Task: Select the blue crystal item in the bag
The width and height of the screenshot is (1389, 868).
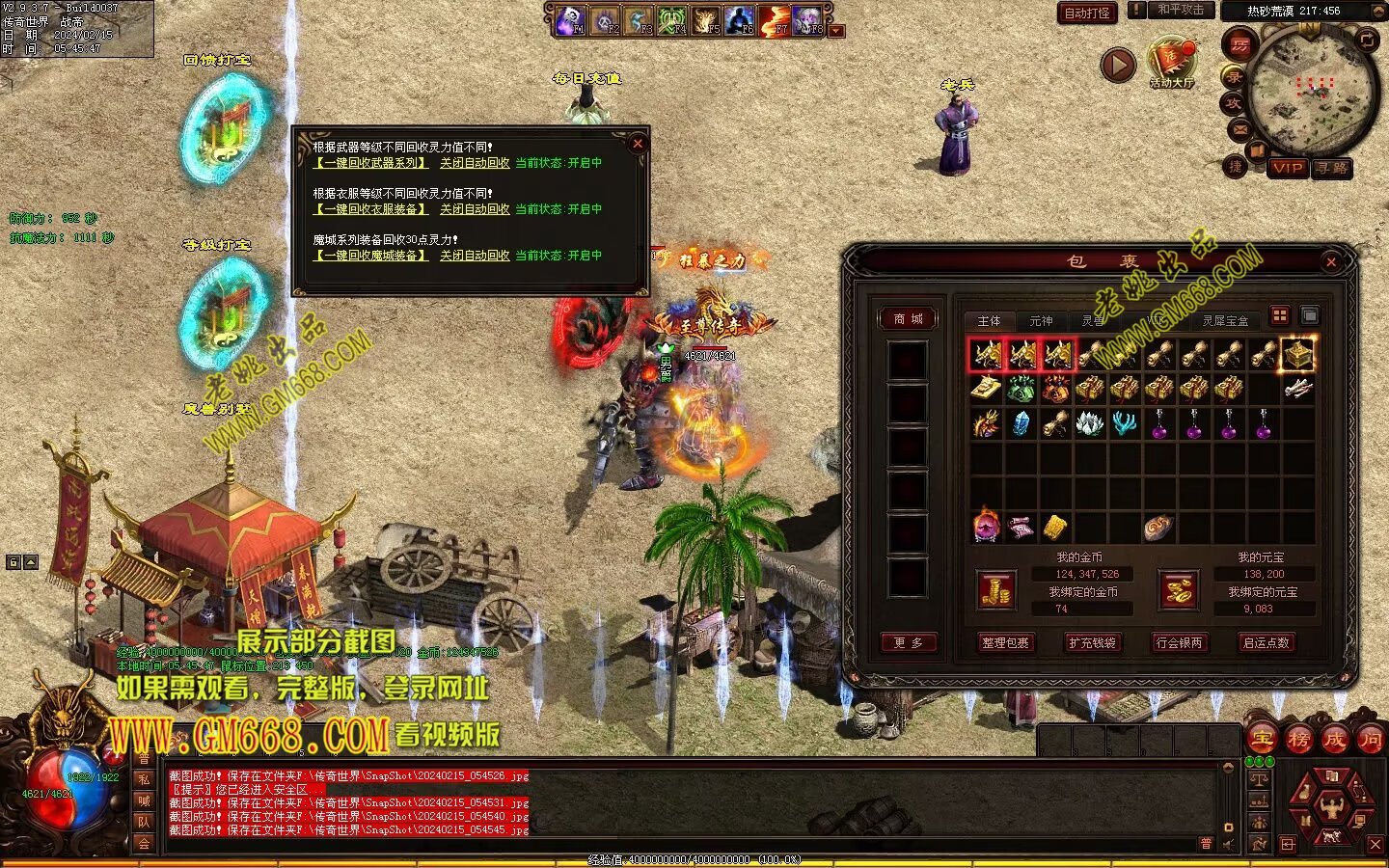Action: [1021, 423]
